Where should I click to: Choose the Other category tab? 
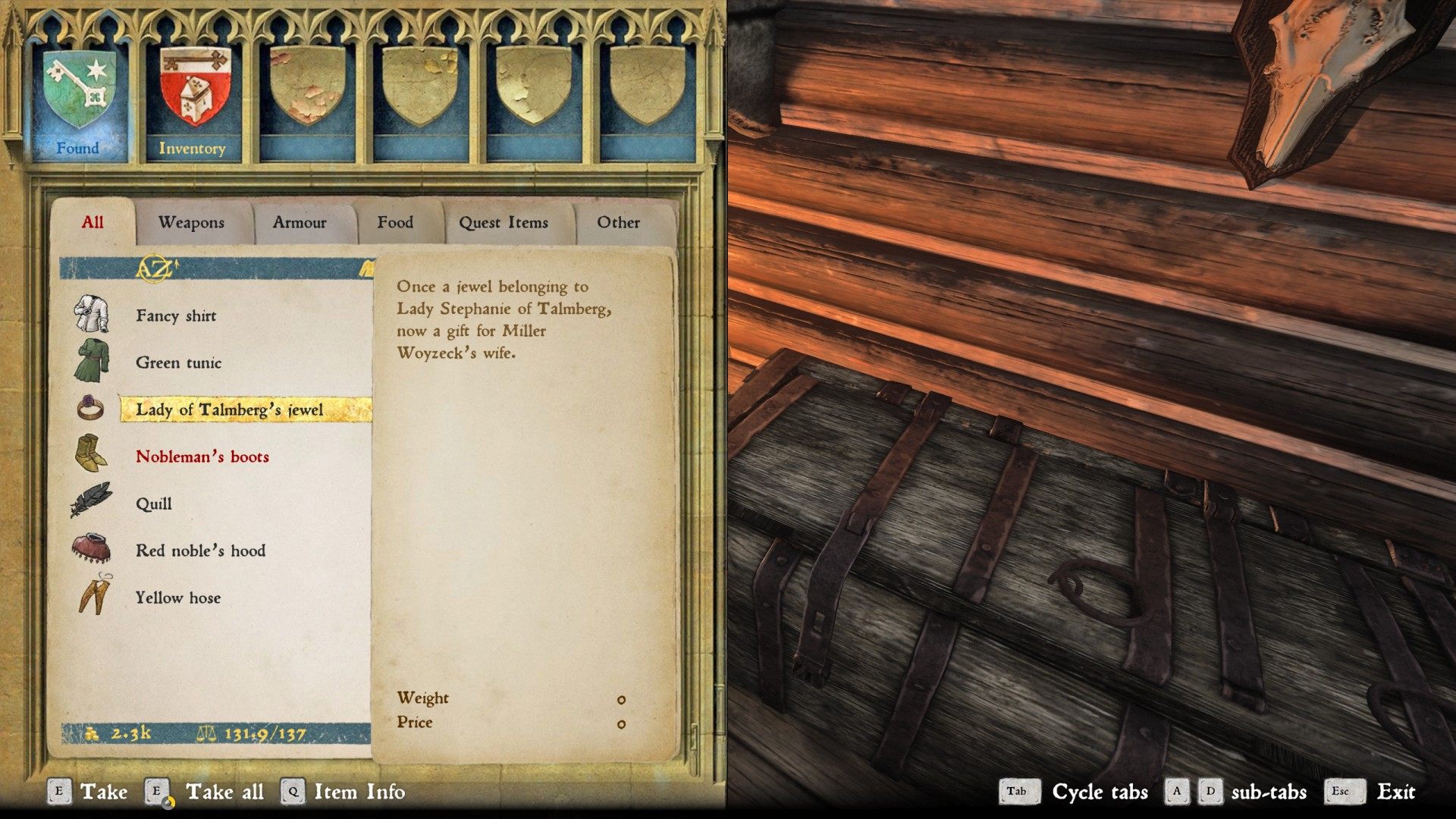pyautogui.click(x=618, y=222)
